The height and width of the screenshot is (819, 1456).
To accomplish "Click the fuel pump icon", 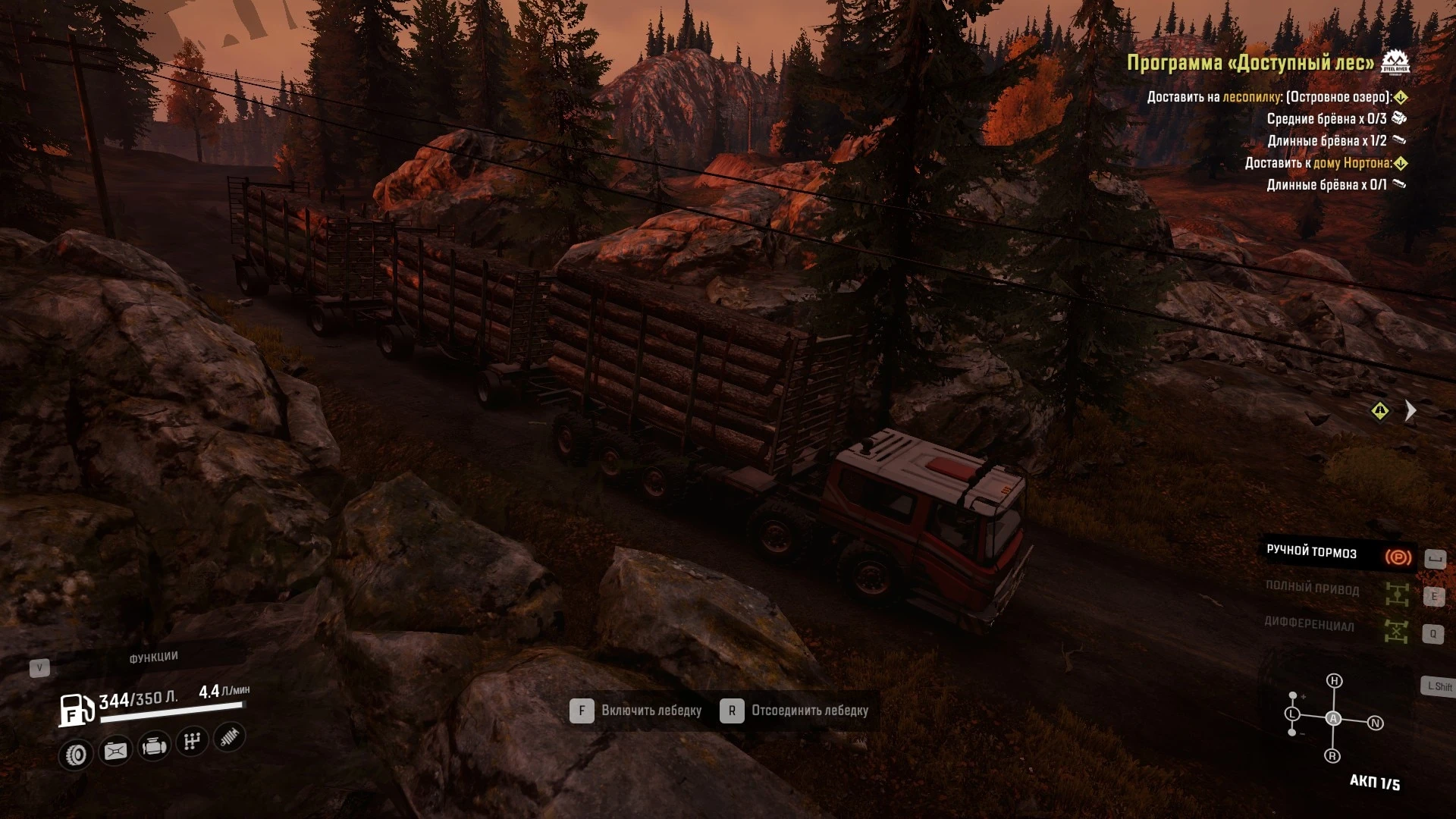I will pos(77,710).
